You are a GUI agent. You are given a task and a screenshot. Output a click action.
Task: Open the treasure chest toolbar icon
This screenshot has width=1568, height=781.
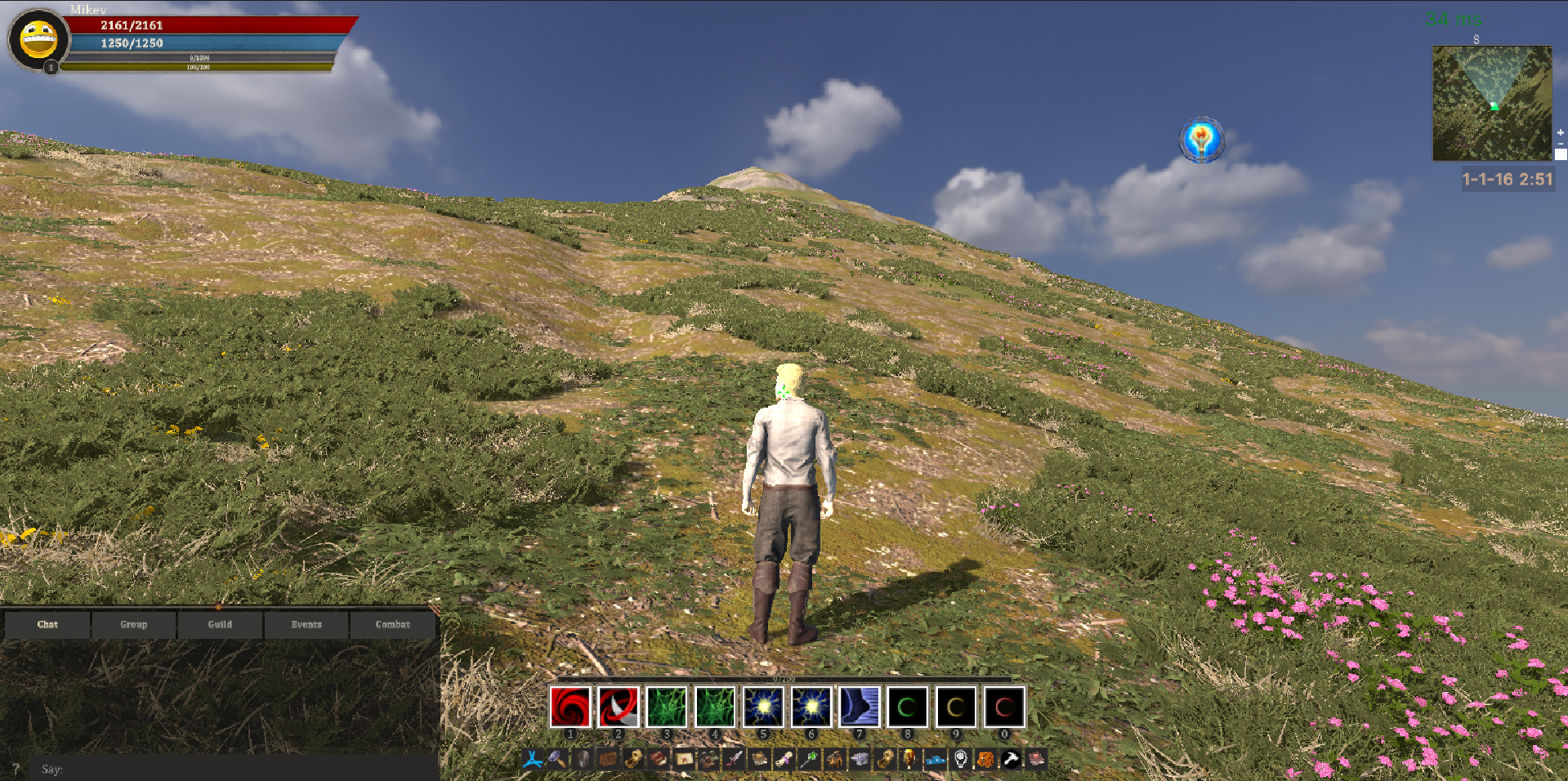point(607,760)
